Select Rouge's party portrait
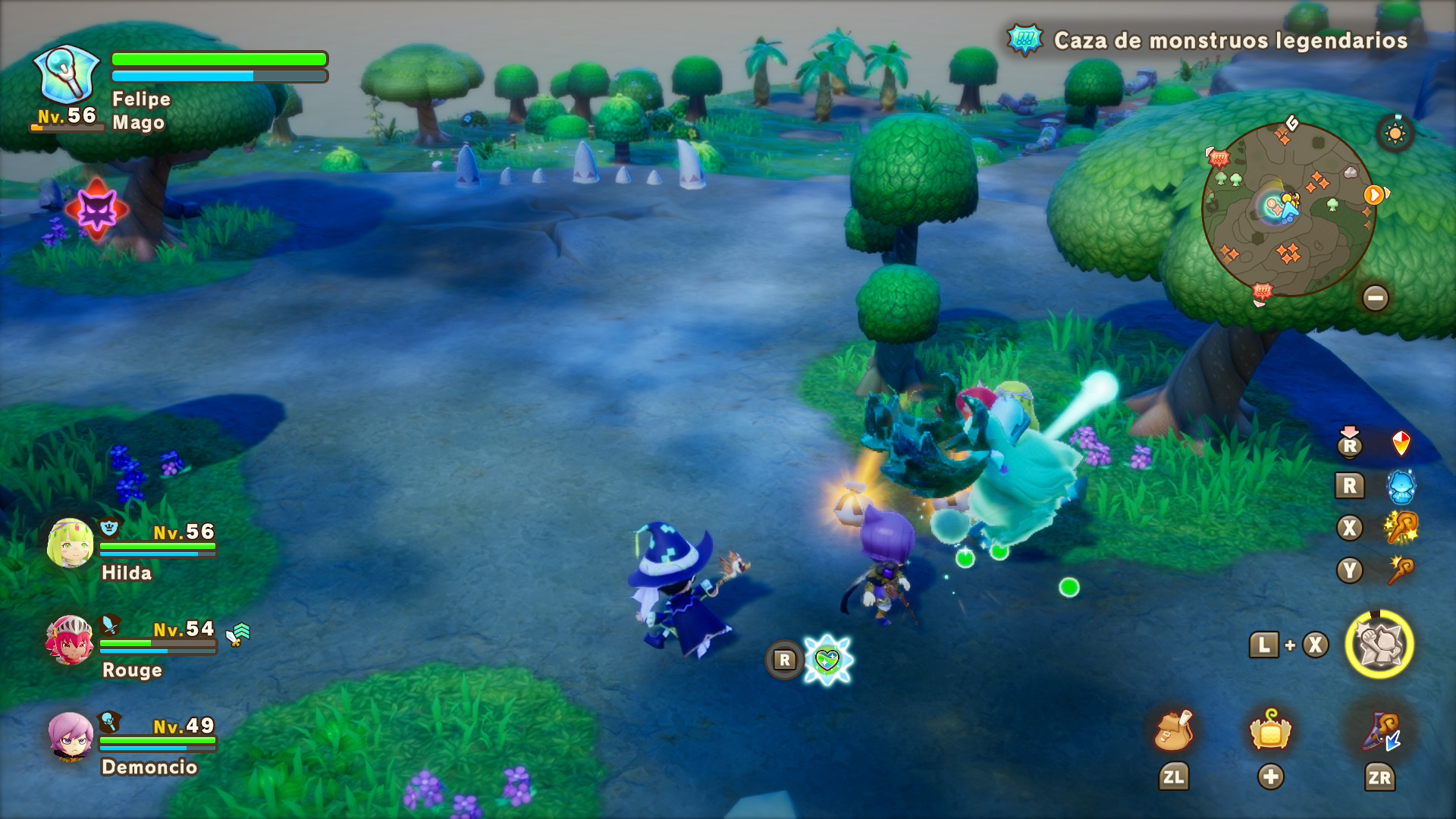The width and height of the screenshot is (1456, 819). tap(70, 639)
